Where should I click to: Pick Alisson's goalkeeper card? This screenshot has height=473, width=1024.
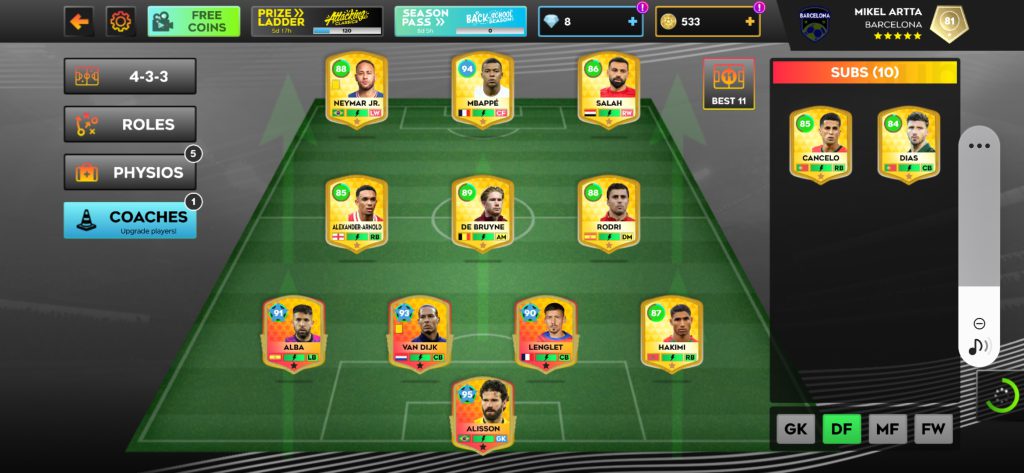click(482, 412)
